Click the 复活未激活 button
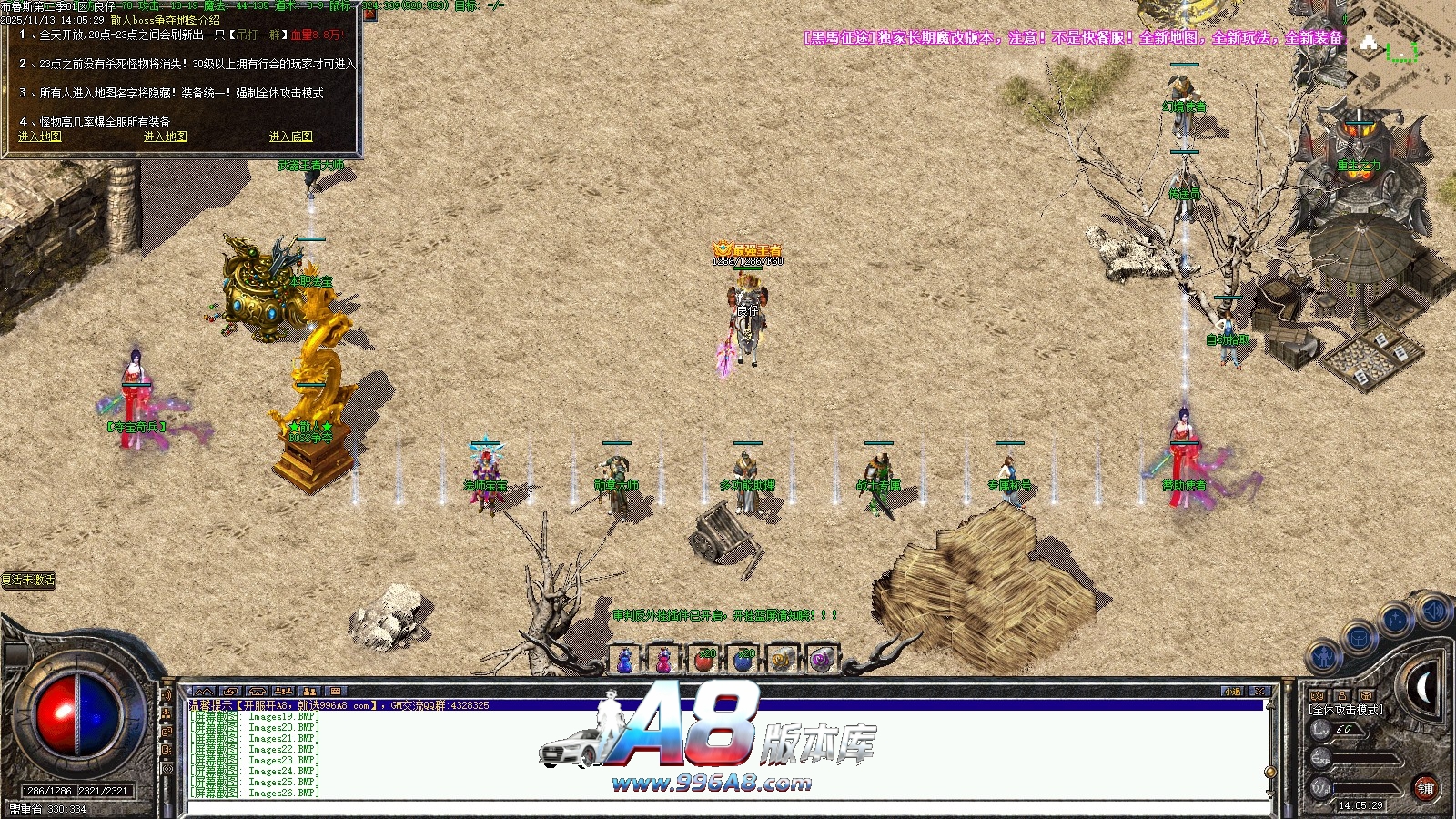 click(29, 580)
